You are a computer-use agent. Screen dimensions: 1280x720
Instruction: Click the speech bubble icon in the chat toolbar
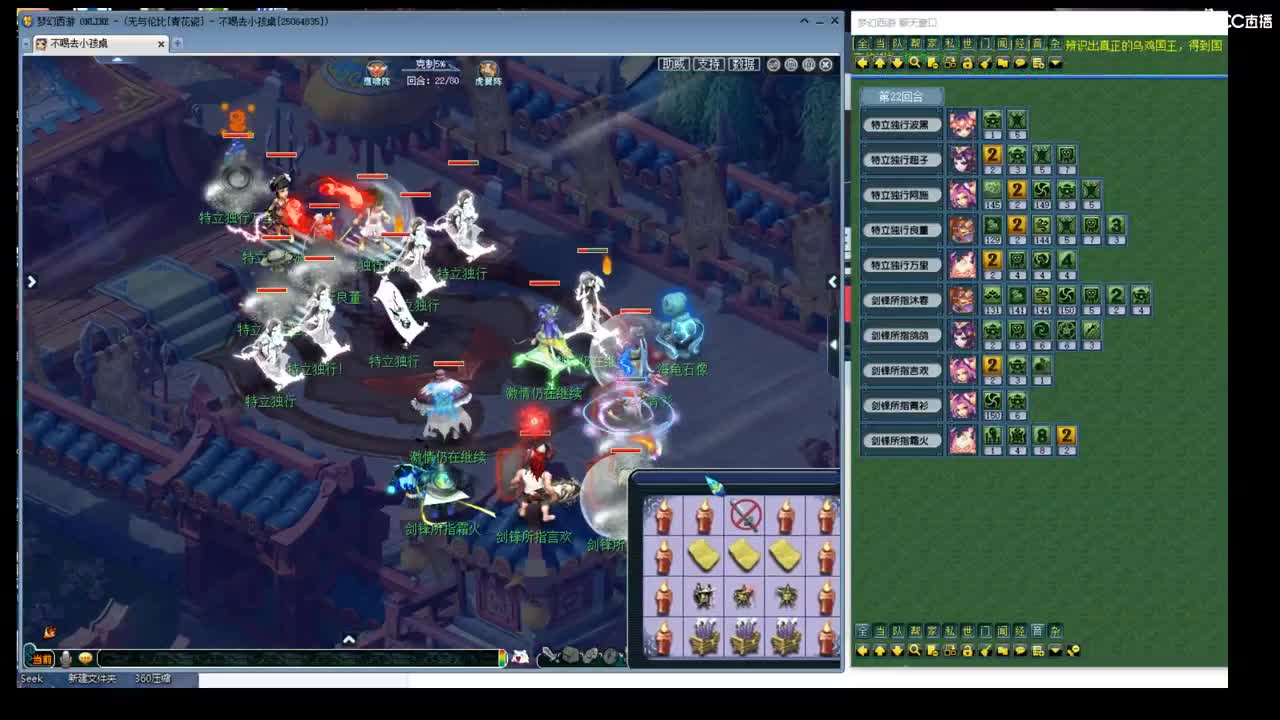(1020, 64)
